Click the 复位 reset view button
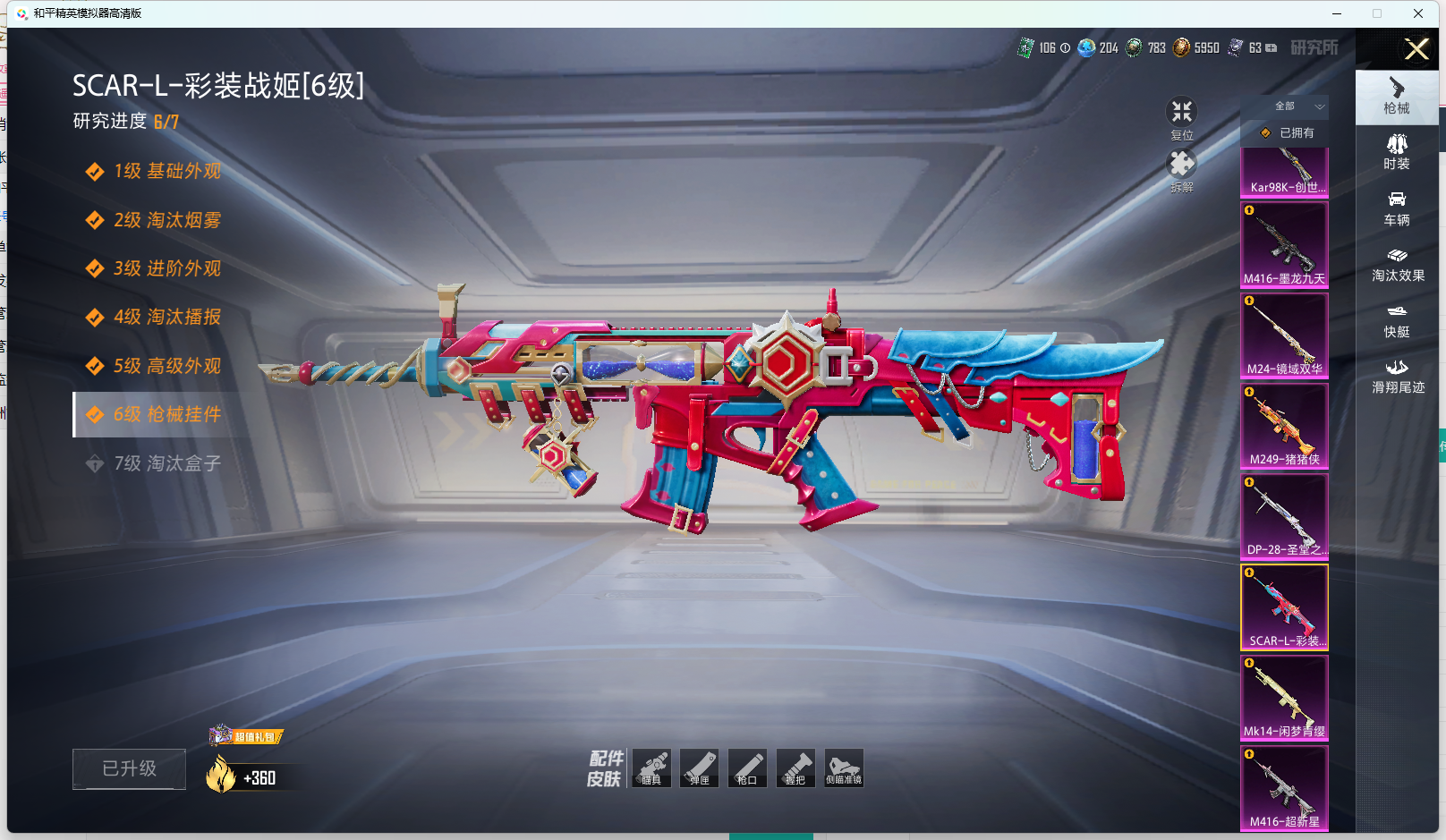The height and width of the screenshot is (840, 1446). coord(1182,117)
